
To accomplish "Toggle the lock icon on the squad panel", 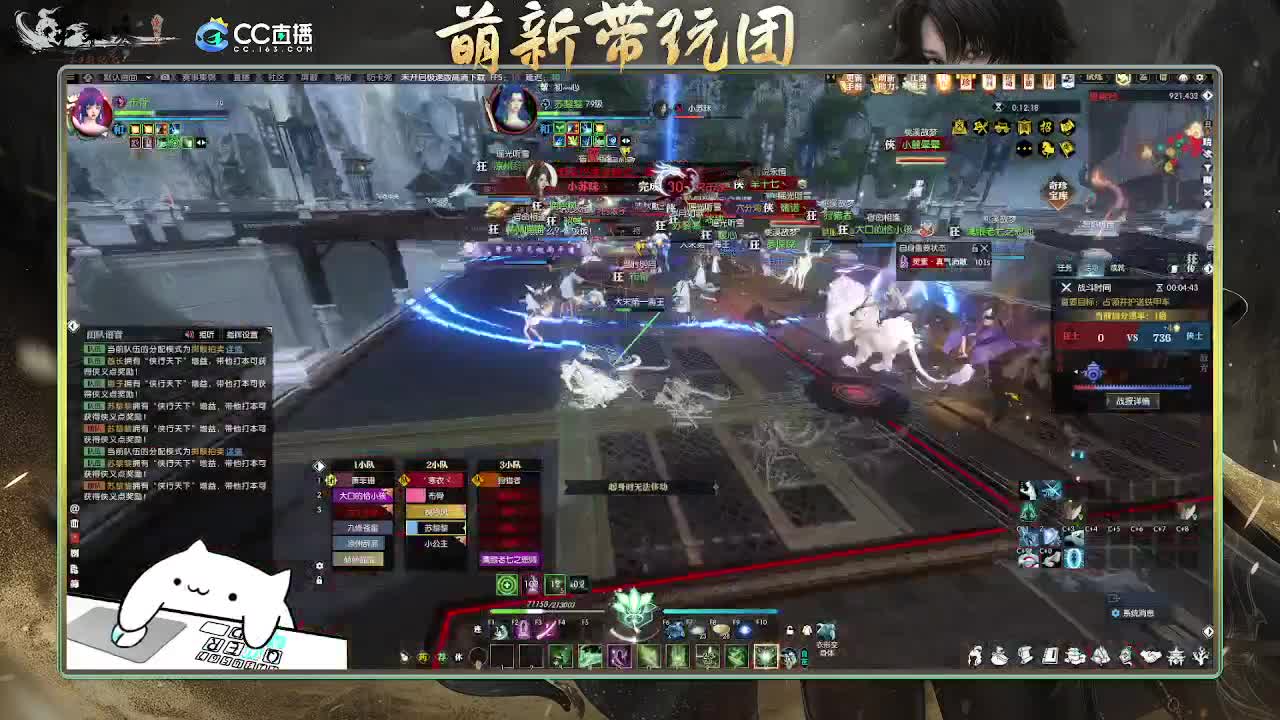I will [318, 581].
